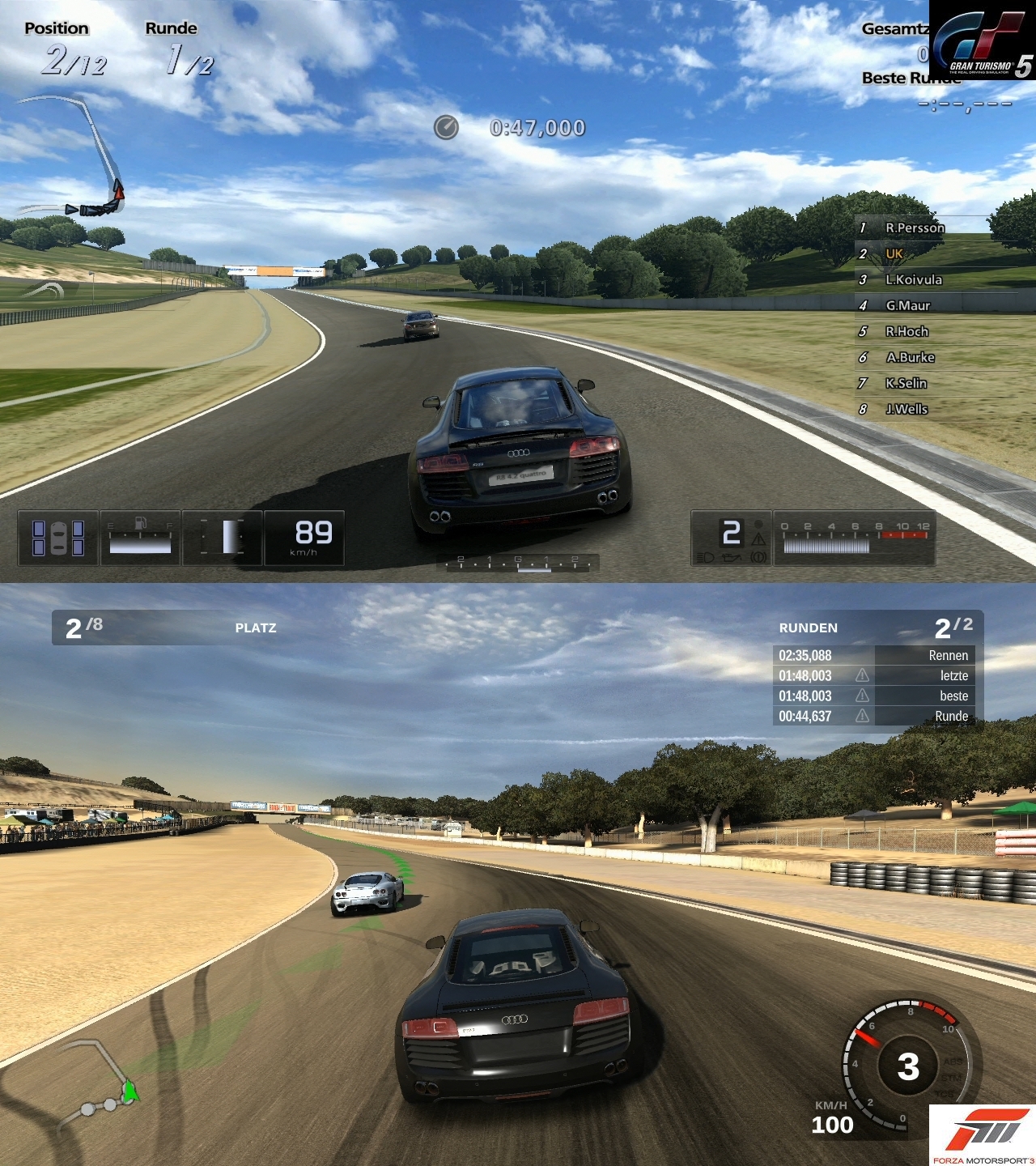Viewport: 1036px width, 1166px height.
Task: Click the Forza Motorsport 3 logo
Action: (982, 1134)
